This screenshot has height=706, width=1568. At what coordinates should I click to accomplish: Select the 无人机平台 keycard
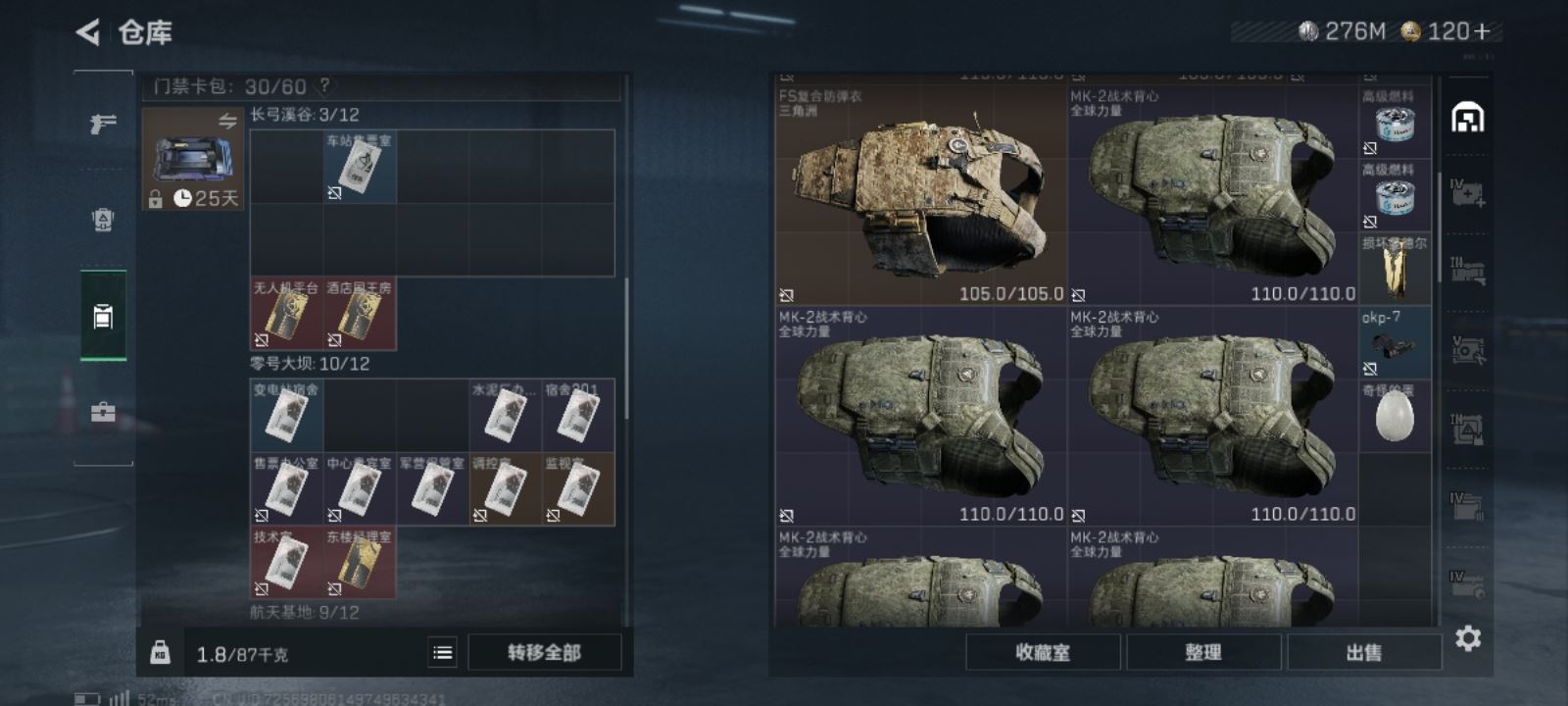click(x=286, y=315)
